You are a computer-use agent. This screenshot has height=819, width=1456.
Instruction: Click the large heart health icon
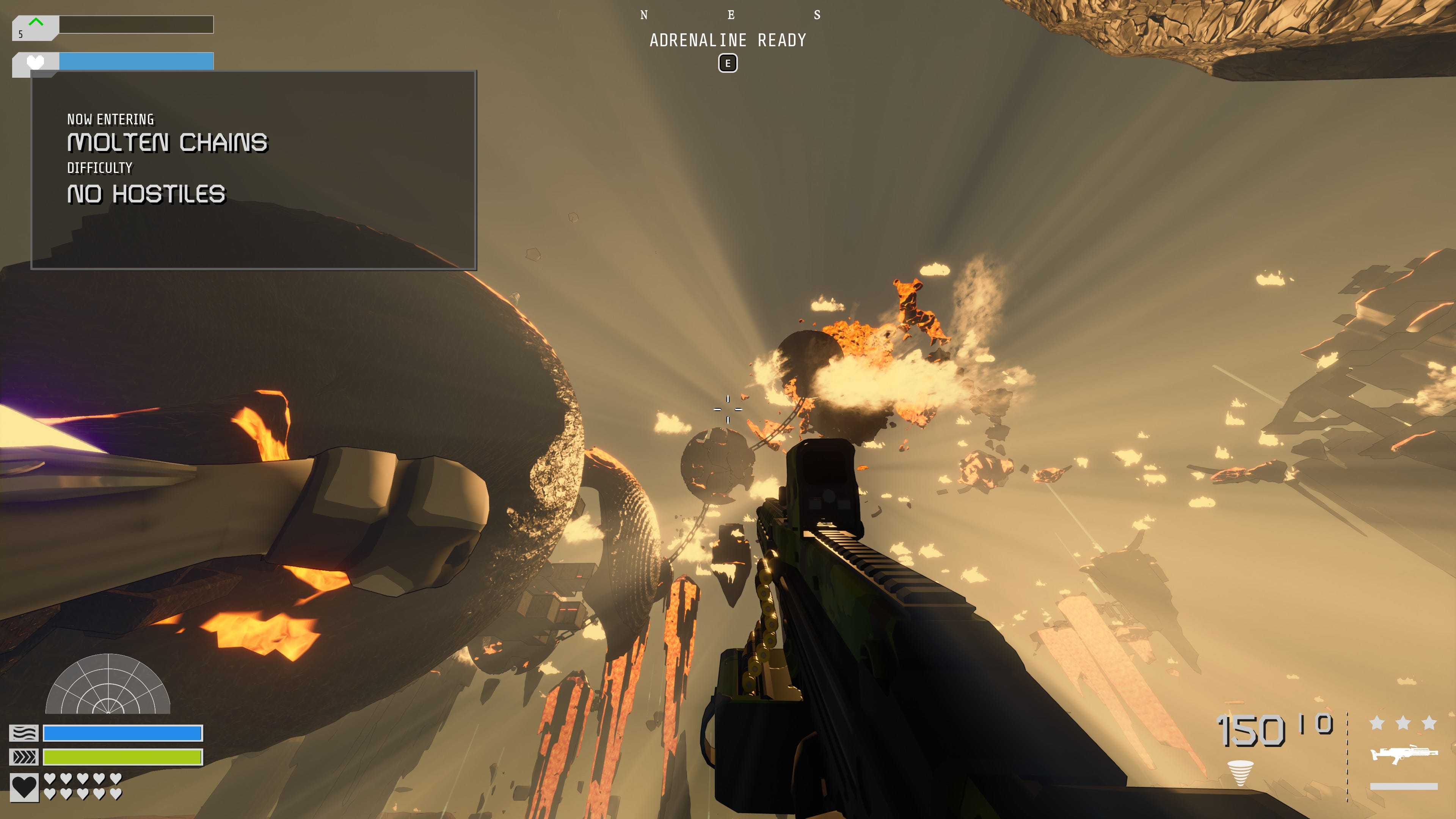point(24,787)
